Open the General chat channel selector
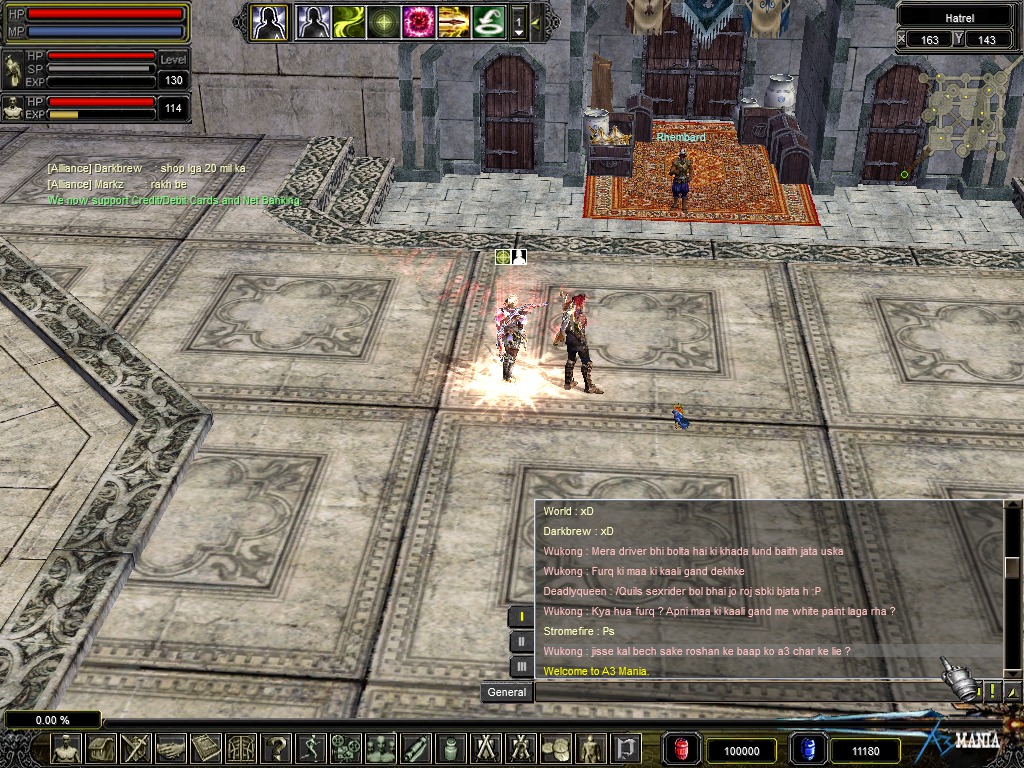The width and height of the screenshot is (1024, 768). tap(507, 692)
